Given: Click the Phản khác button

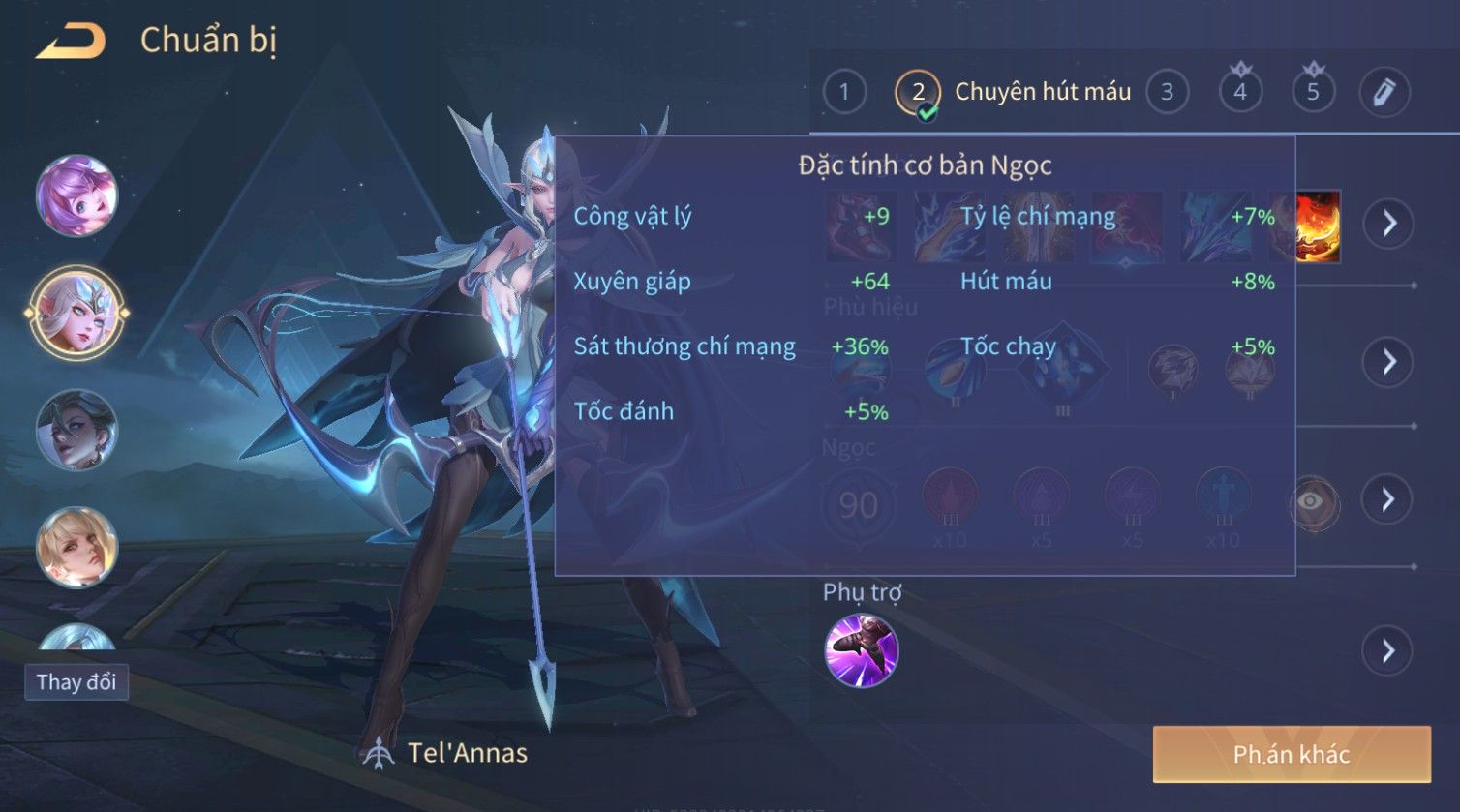Looking at the screenshot, I should pos(1291,755).
